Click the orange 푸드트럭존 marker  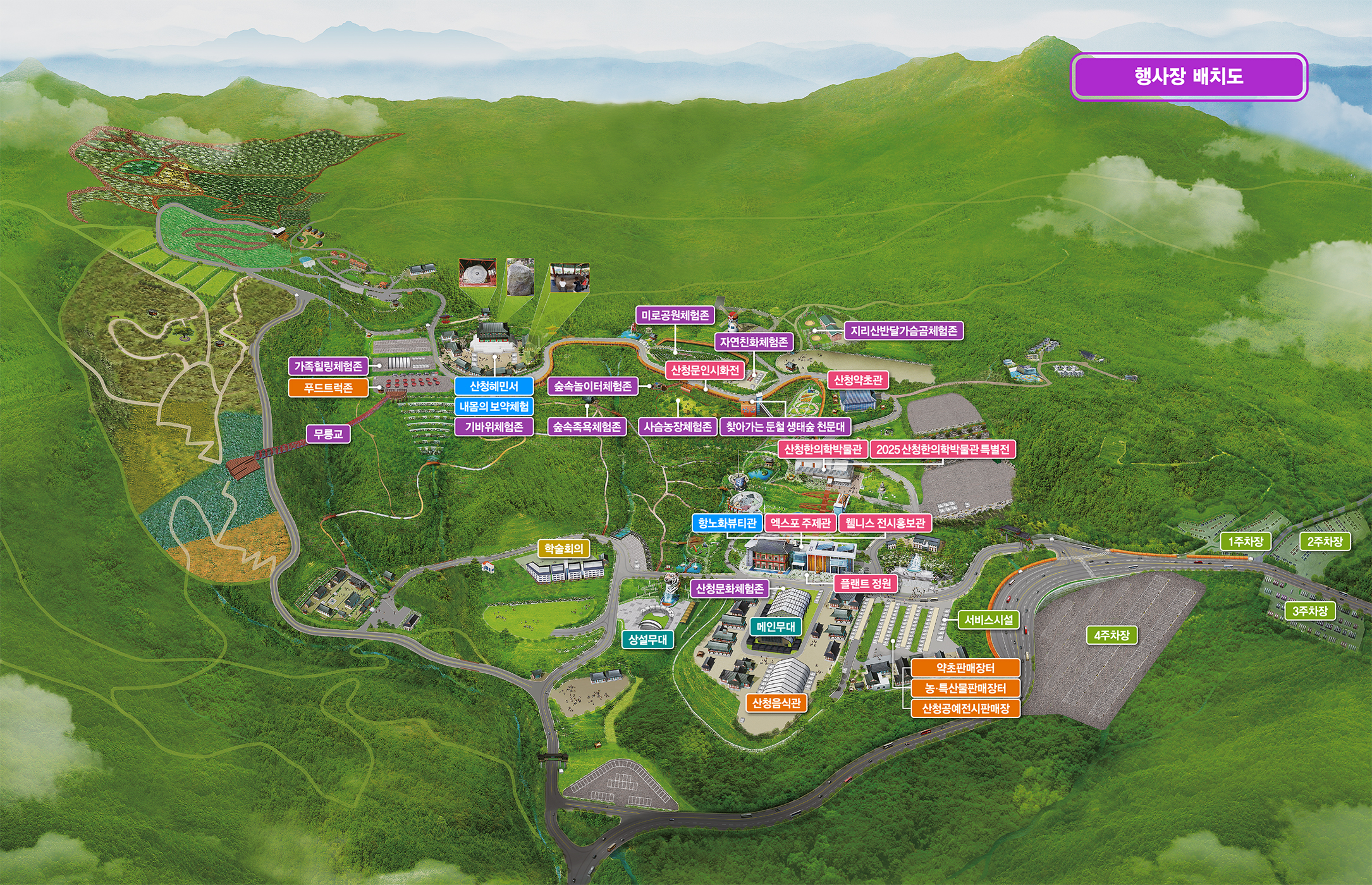pyautogui.click(x=328, y=388)
